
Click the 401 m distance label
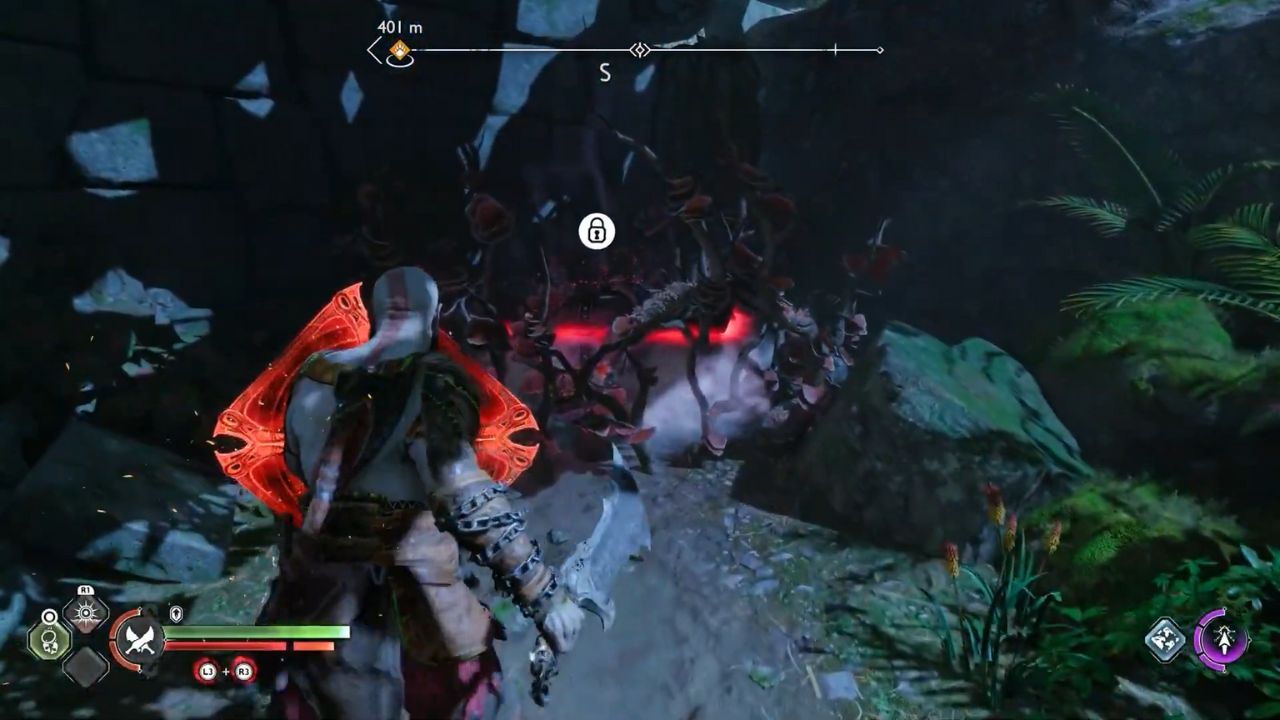coord(399,27)
